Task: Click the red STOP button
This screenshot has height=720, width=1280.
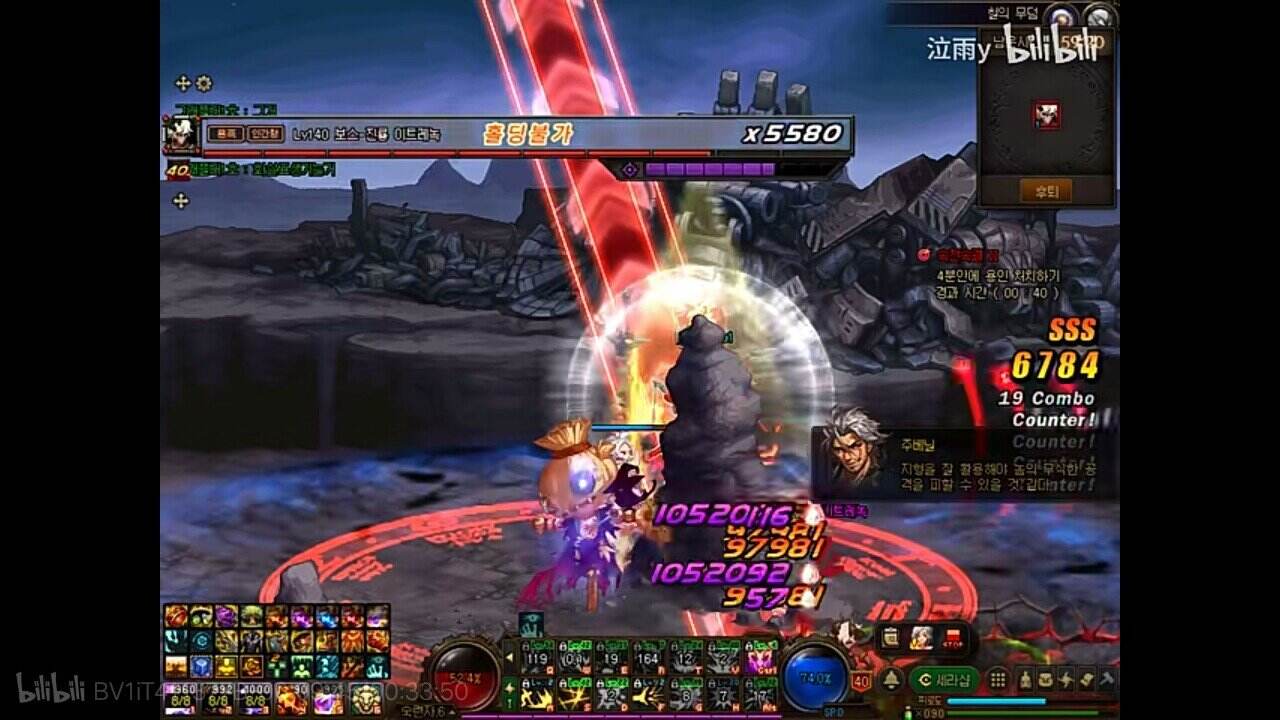Action: pyautogui.click(x=955, y=638)
